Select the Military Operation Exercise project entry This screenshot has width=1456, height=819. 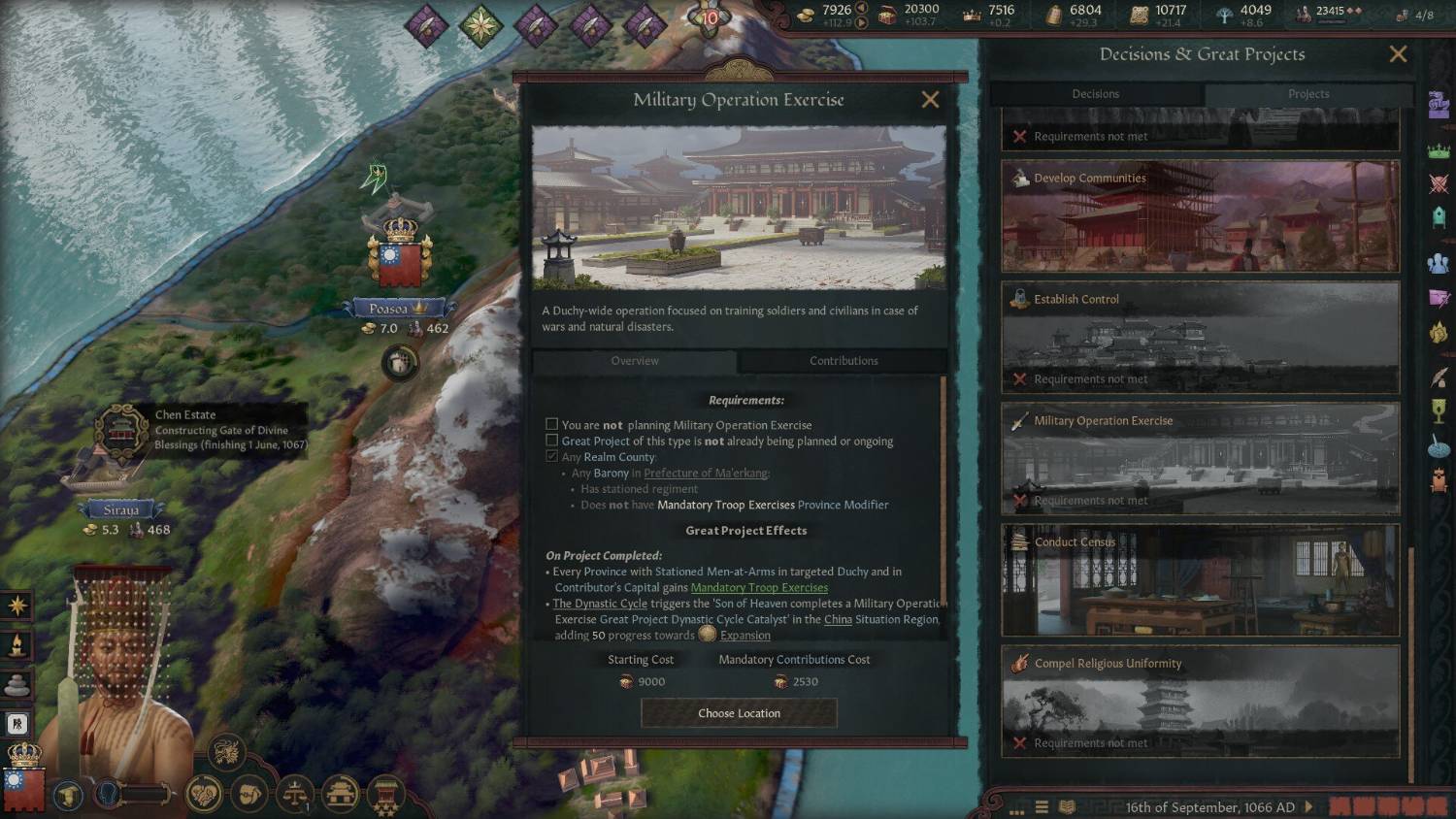click(x=1200, y=459)
